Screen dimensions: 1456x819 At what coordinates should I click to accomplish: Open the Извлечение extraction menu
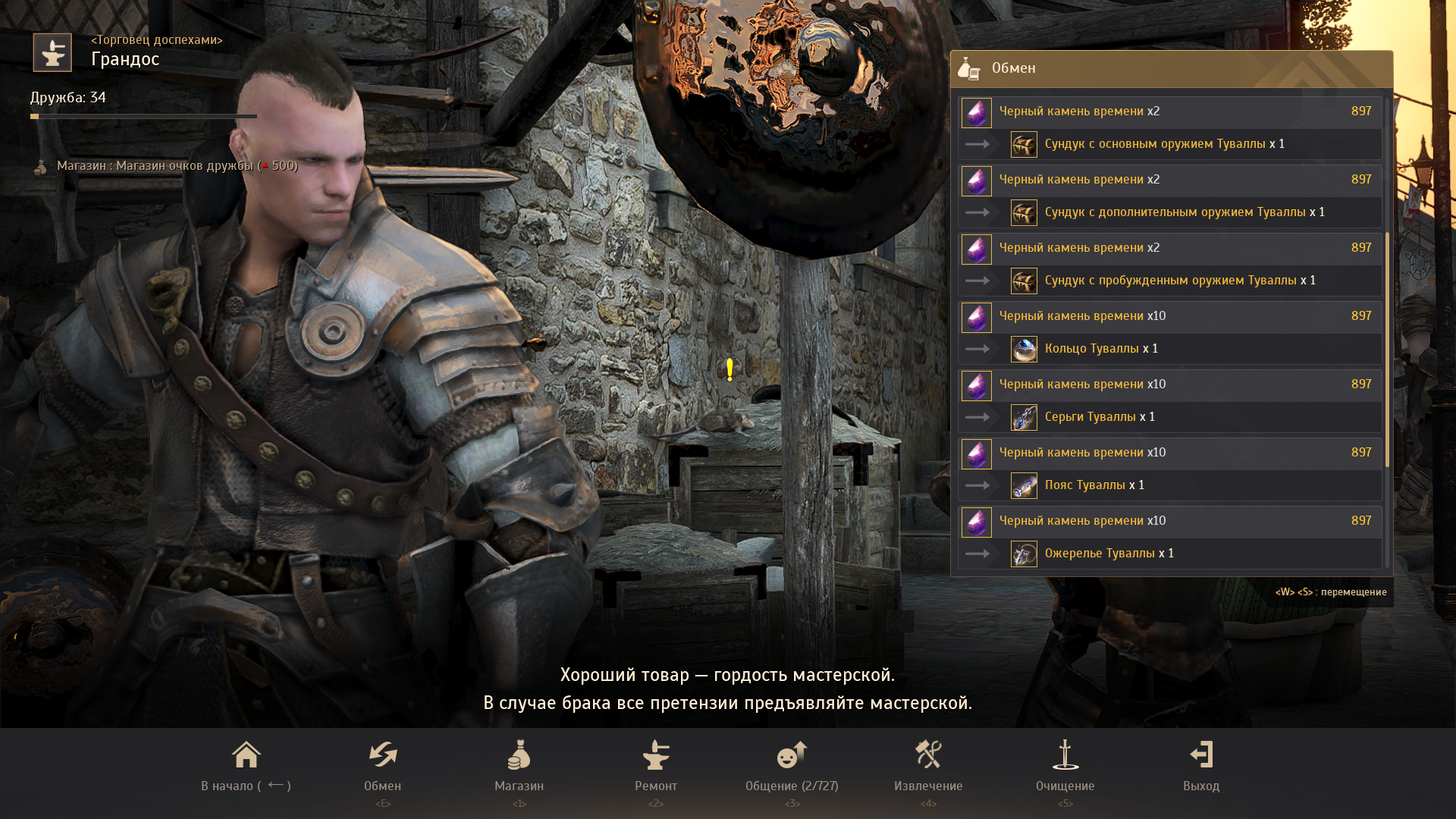[928, 766]
